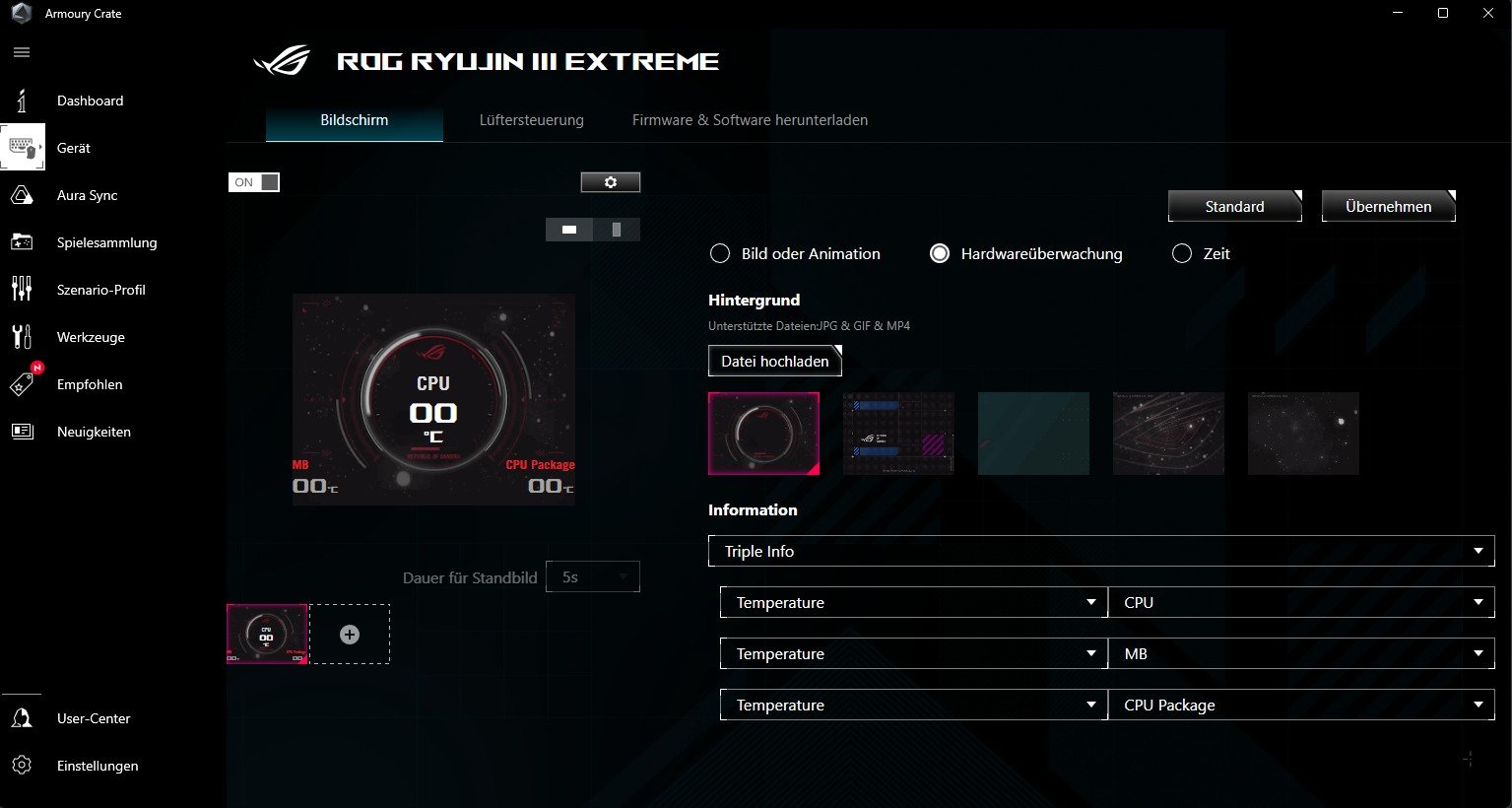Open the Triple Info dropdown
1512x808 pixels.
coord(1100,552)
